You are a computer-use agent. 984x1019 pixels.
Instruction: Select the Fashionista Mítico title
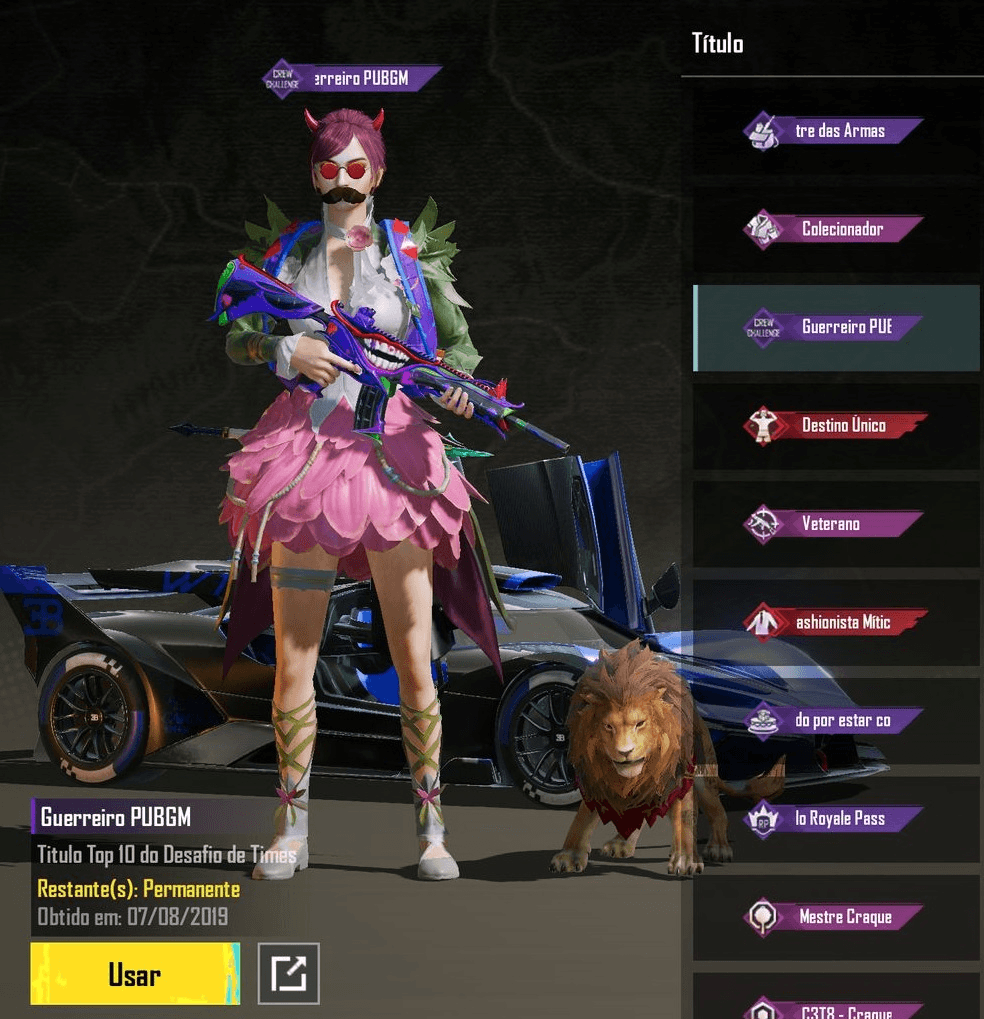coord(834,621)
